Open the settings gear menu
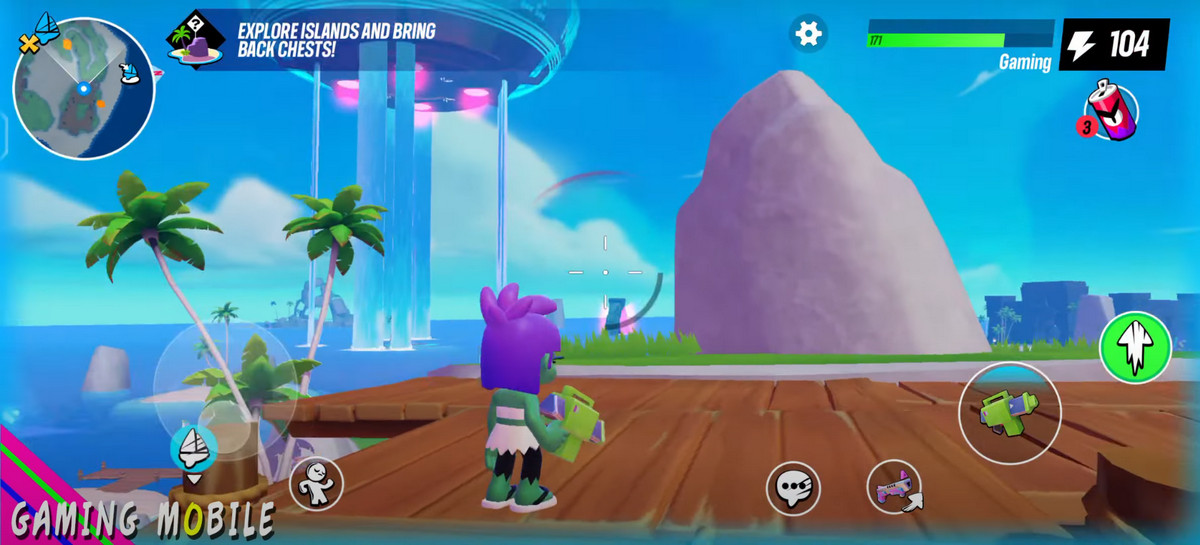This screenshot has height=545, width=1200. [807, 33]
